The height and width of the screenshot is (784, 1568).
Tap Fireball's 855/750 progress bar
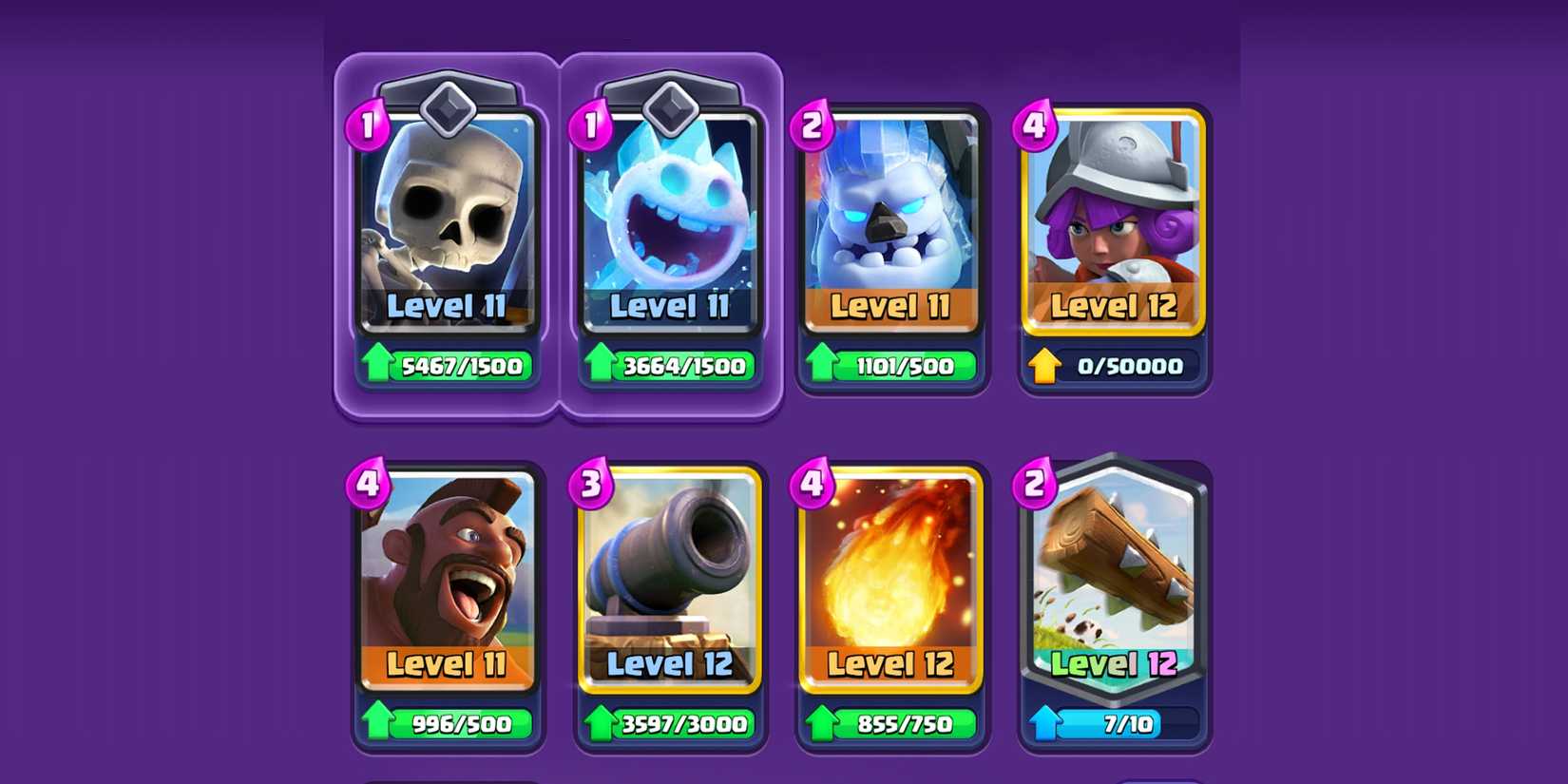[891, 724]
